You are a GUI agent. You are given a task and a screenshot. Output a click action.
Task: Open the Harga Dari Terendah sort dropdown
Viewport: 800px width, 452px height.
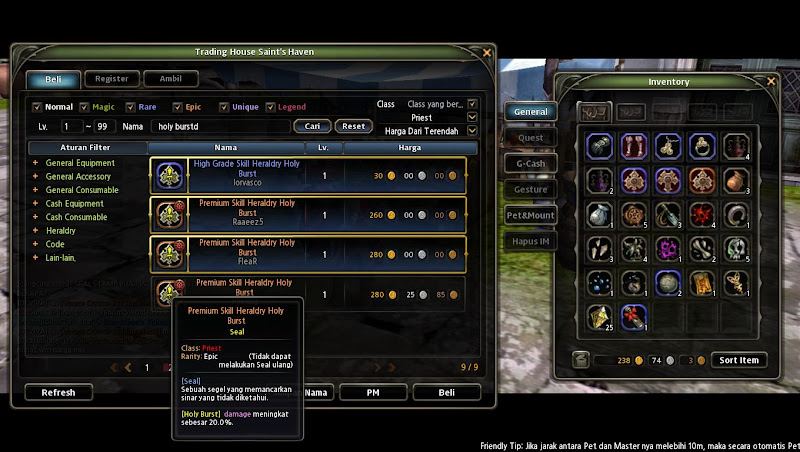click(473, 130)
